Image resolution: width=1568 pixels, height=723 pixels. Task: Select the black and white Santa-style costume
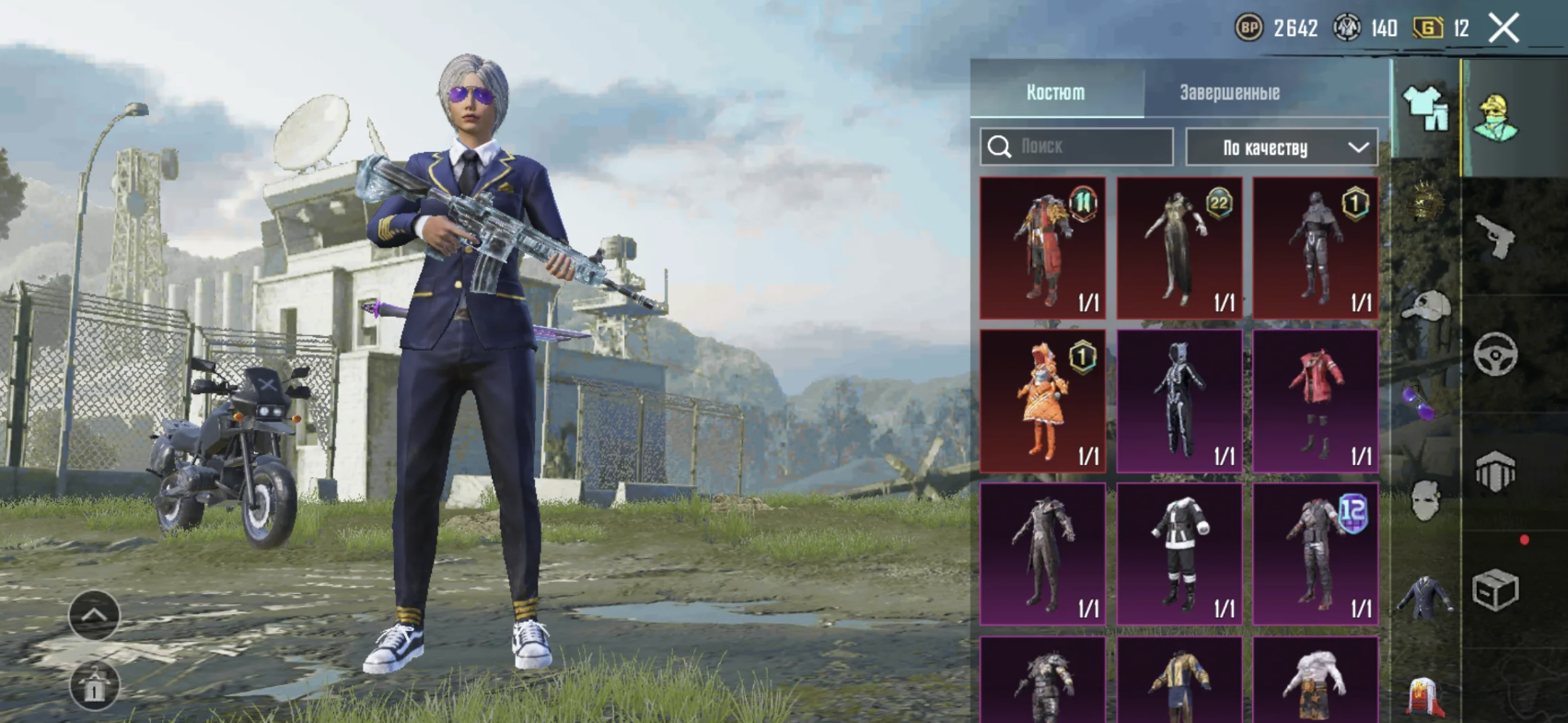(x=1179, y=554)
